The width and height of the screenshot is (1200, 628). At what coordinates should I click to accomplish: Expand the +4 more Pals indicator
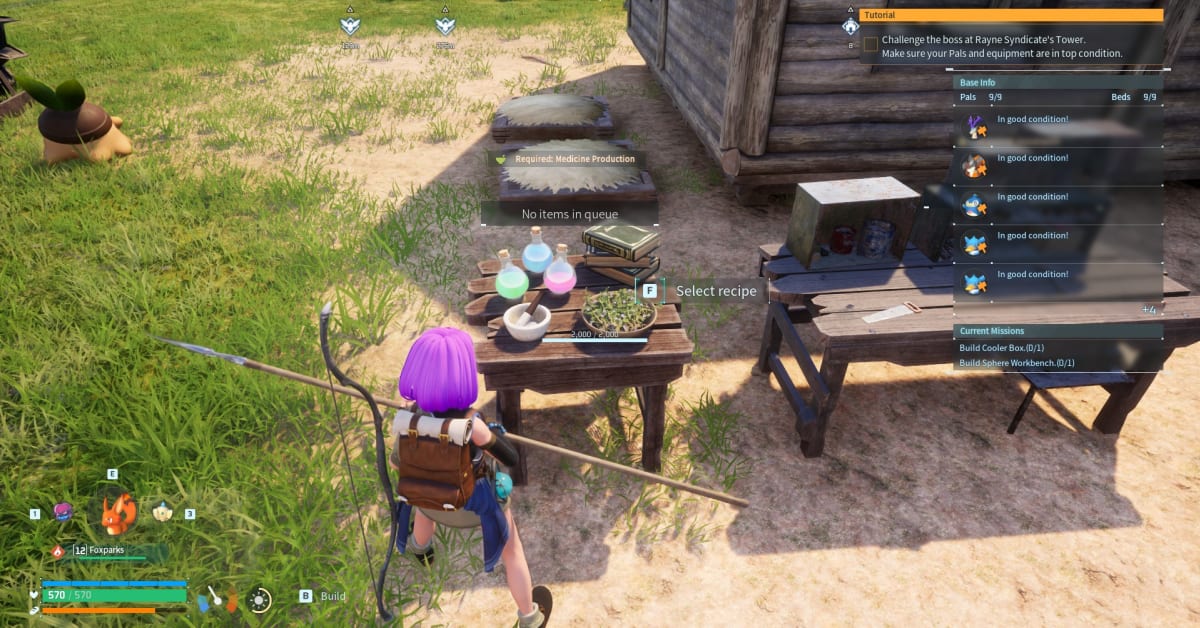[x=1148, y=310]
